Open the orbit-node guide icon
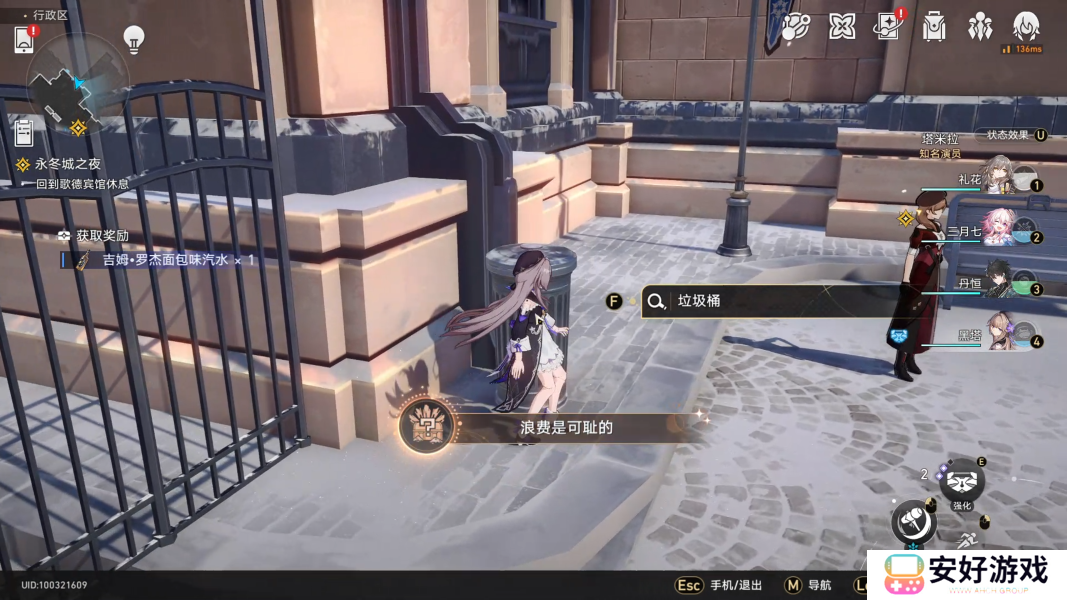The image size is (1067, 600). coord(795,27)
